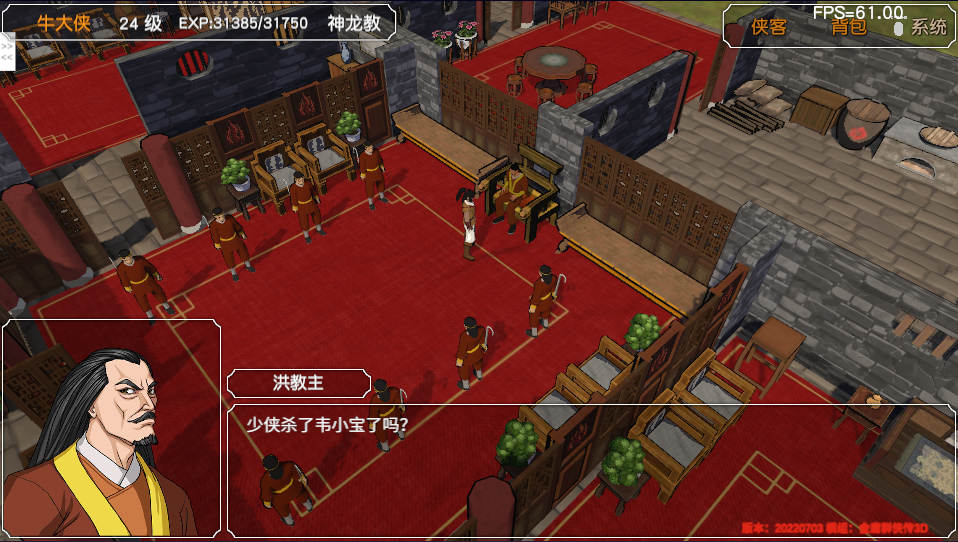Open the 侠客 character menu
958x542 pixels.
770,27
